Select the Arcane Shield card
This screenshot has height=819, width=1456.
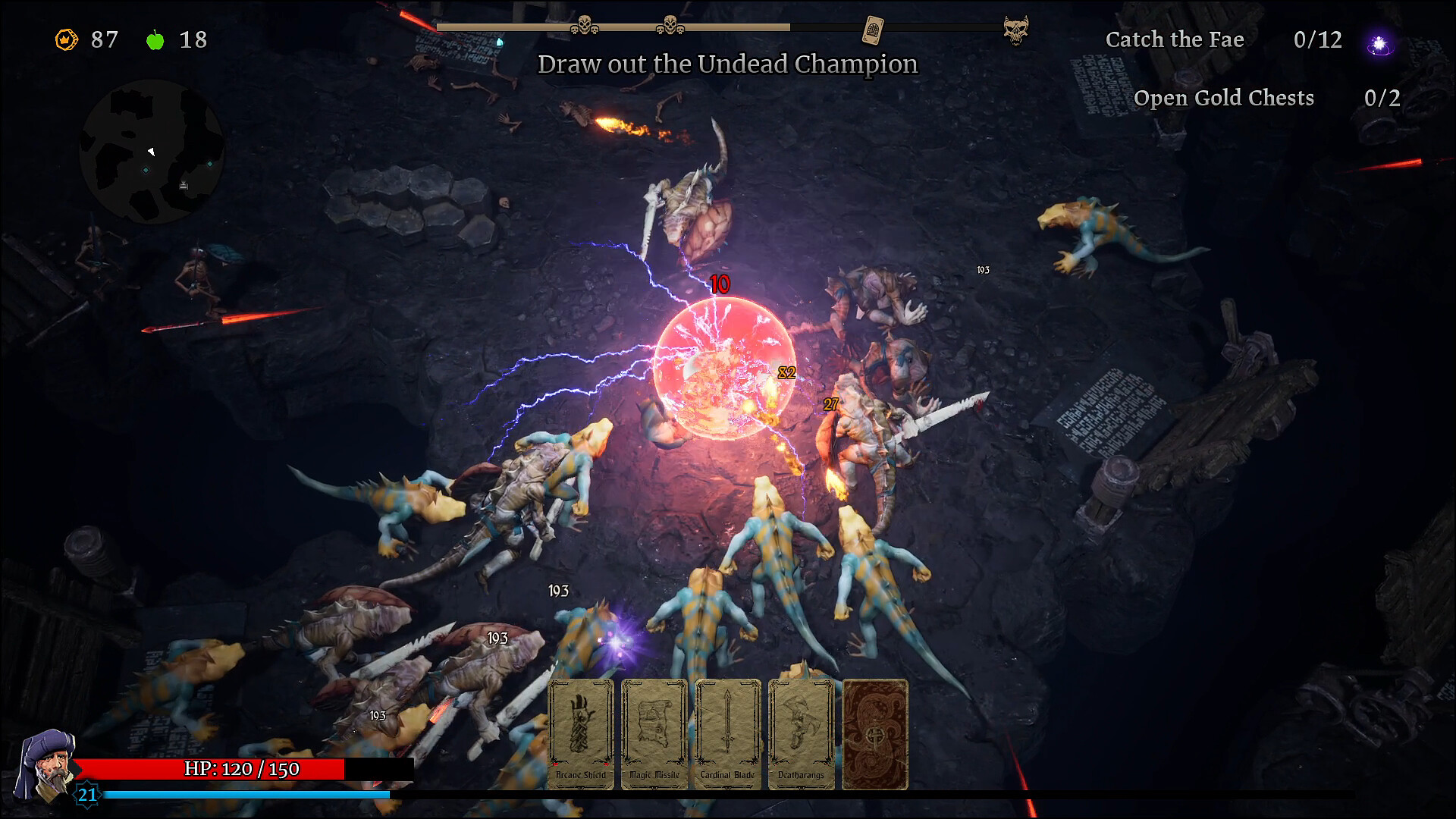coord(581,732)
